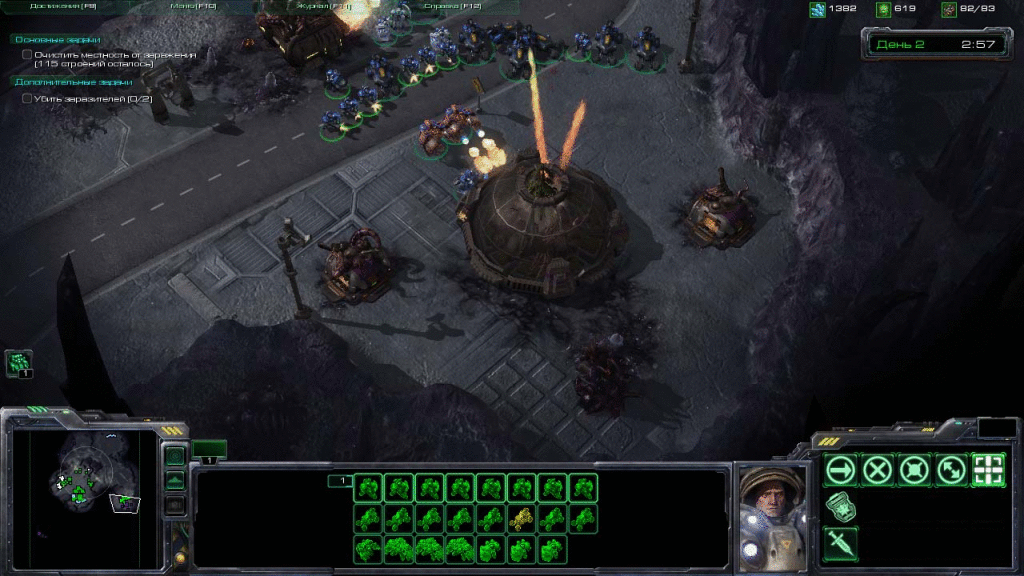Select the bonus objective to kill infestors
Image resolution: width=1024 pixels, height=576 pixels.
[92, 98]
